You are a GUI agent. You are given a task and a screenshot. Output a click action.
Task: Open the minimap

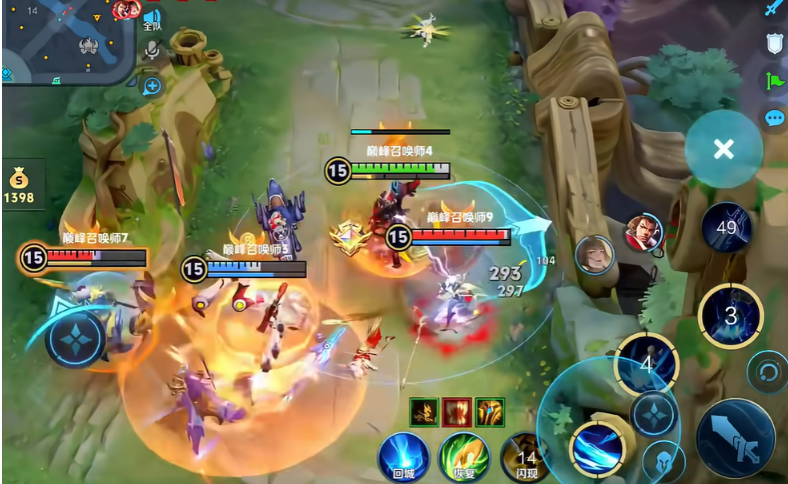click(66, 40)
